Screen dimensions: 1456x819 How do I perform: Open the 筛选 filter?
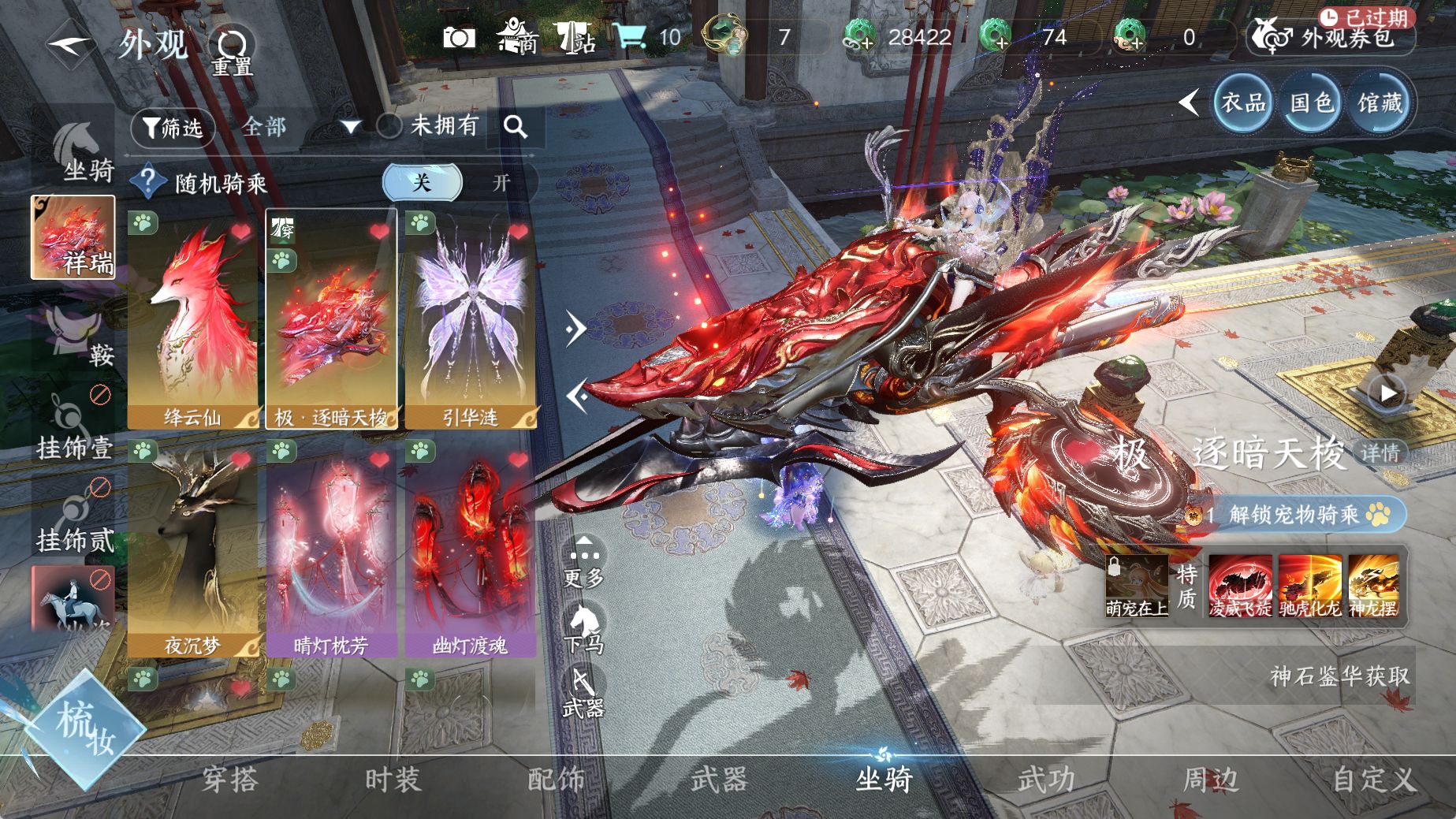coord(173,127)
